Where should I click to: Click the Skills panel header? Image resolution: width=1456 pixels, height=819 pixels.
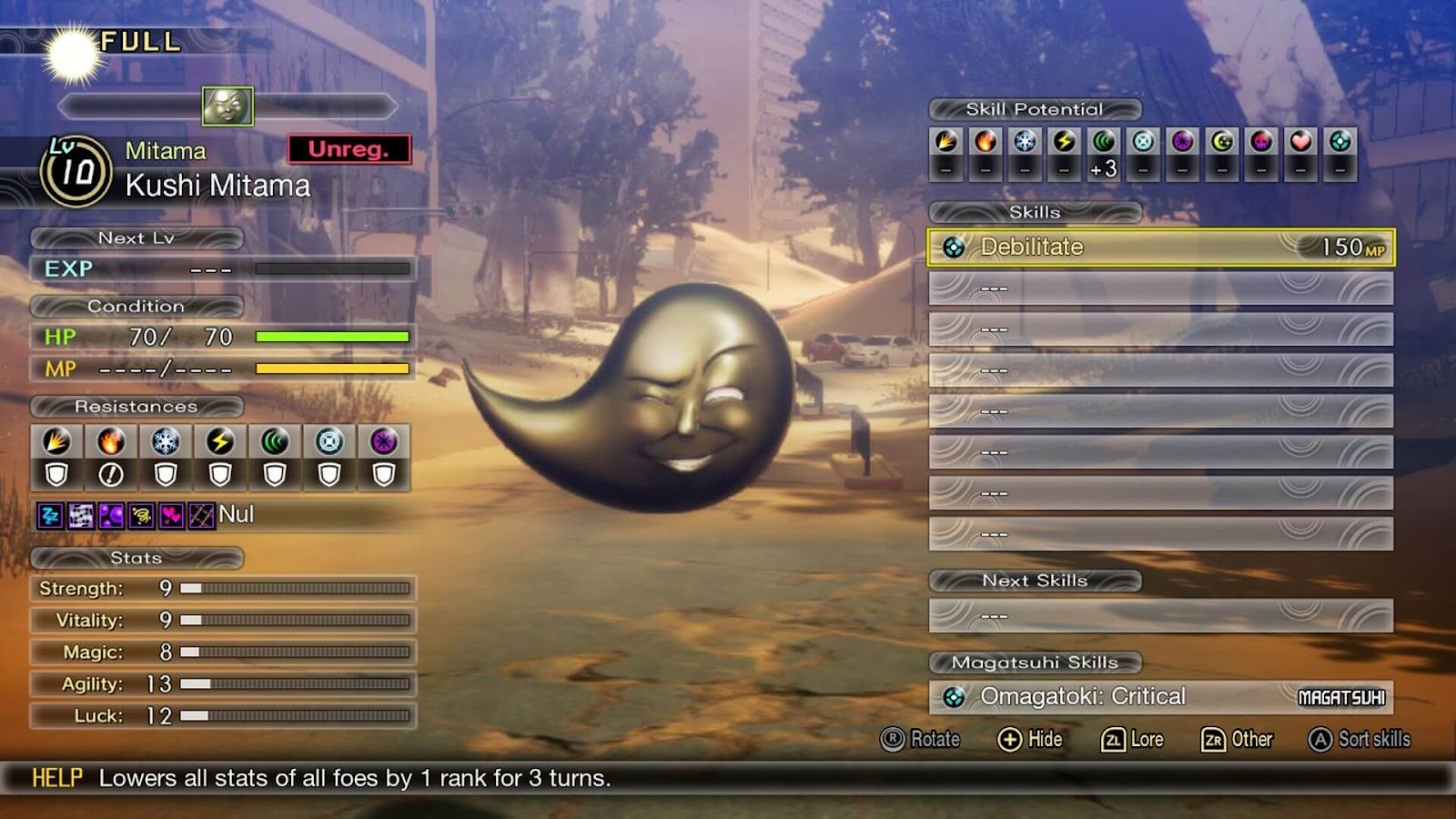[1033, 211]
